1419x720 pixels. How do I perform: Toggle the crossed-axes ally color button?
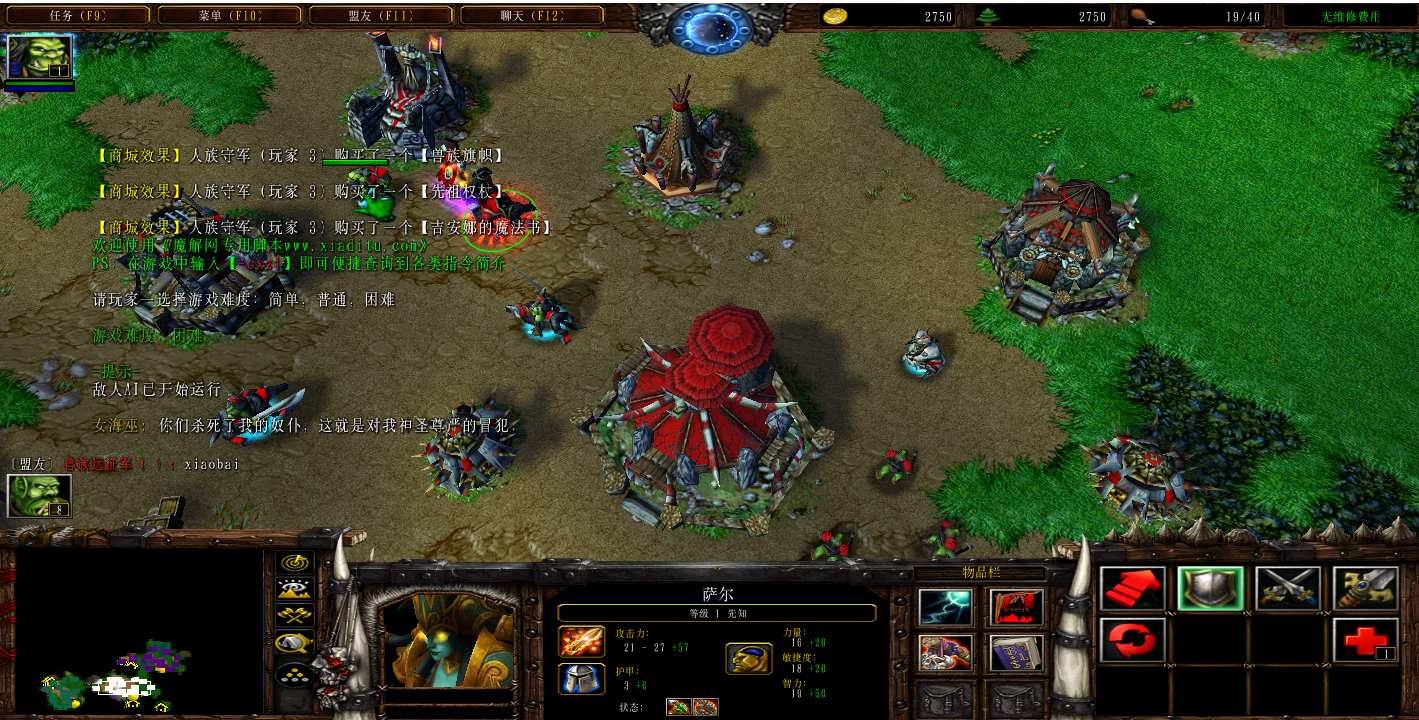[x=296, y=616]
